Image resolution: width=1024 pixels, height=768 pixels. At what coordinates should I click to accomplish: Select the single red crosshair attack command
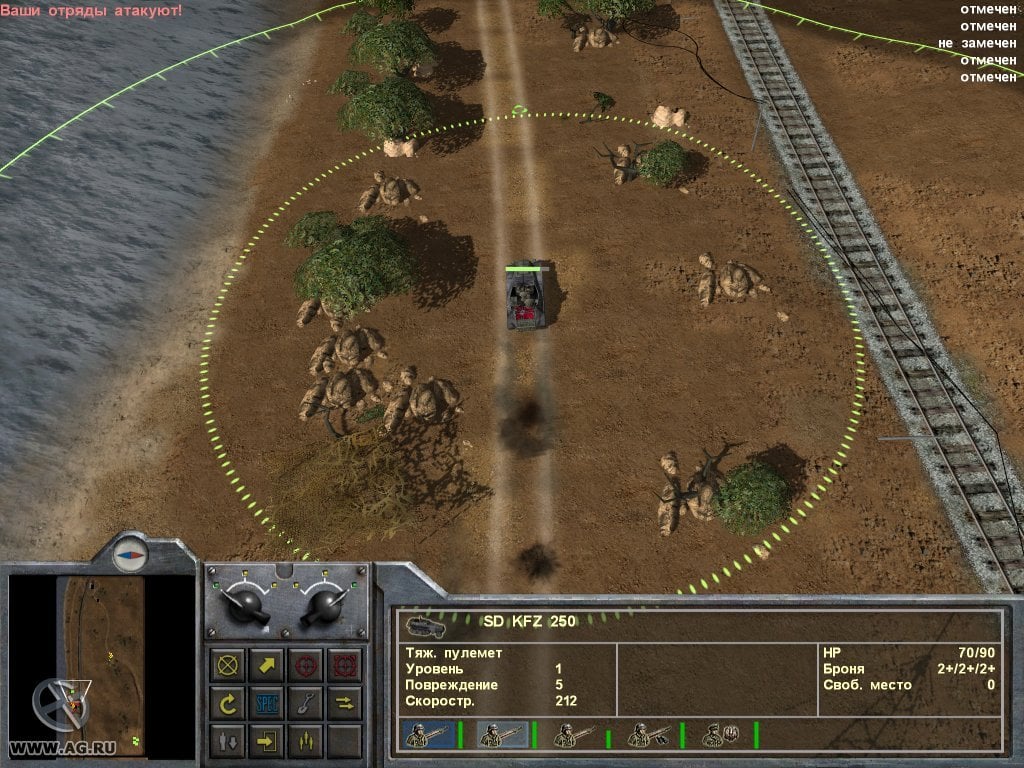(x=305, y=665)
